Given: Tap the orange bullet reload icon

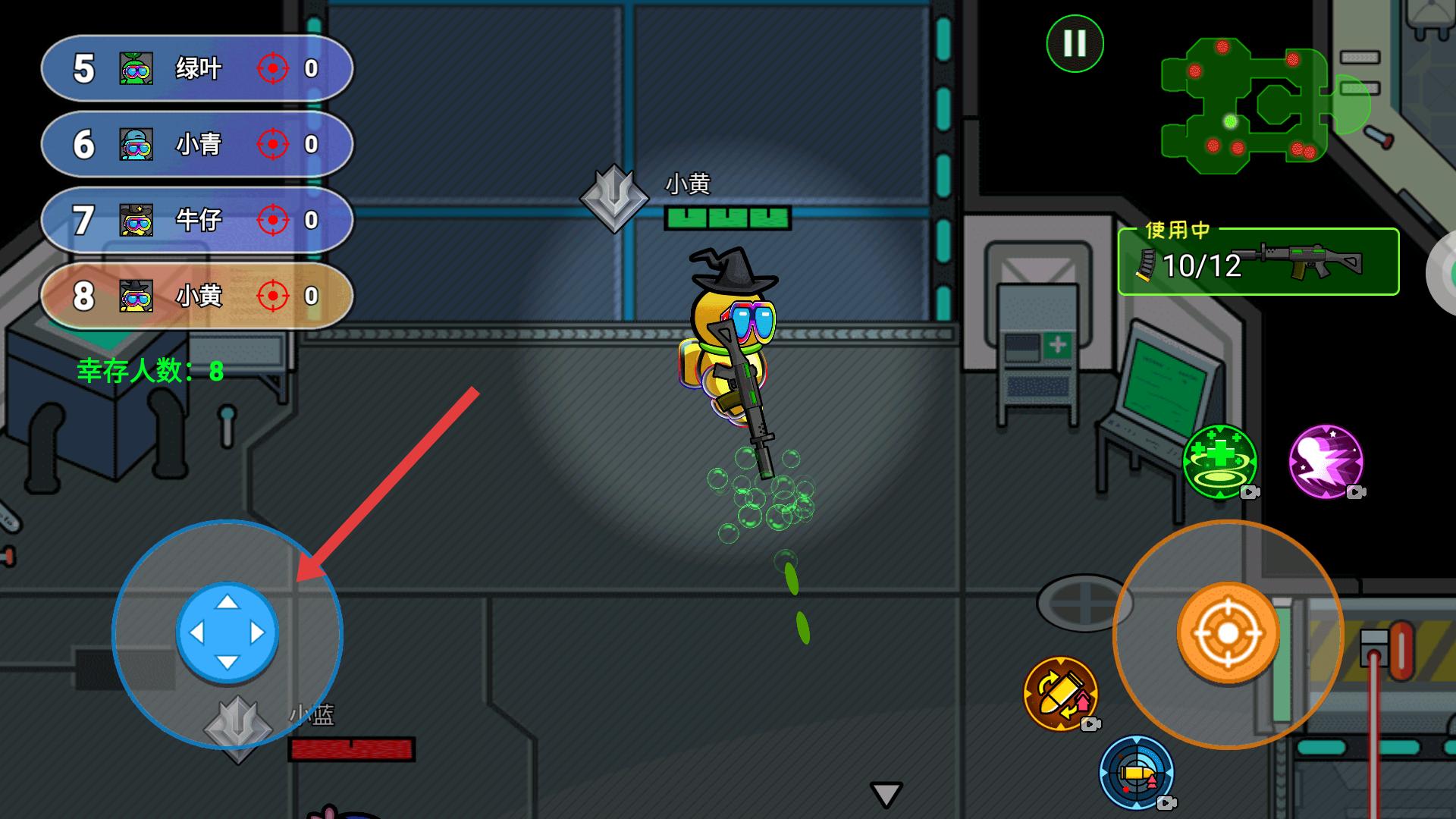Looking at the screenshot, I should coord(1060,693).
